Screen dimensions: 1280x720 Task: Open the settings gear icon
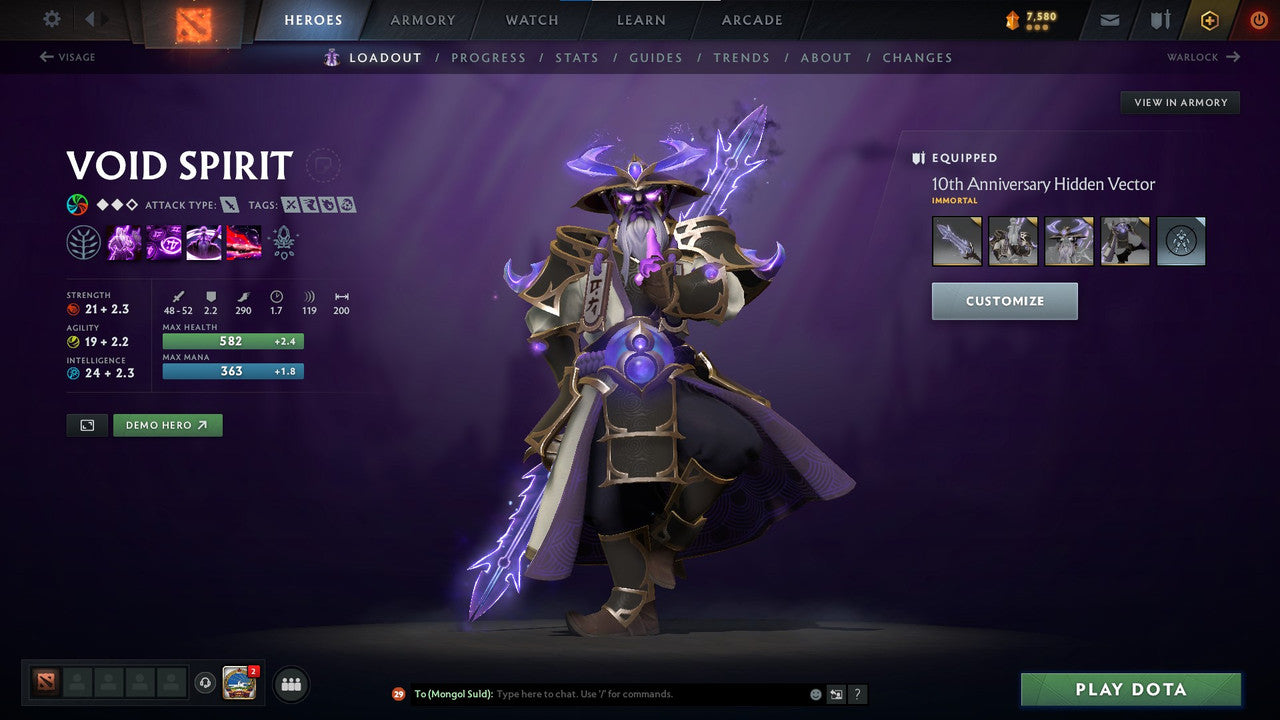click(51, 19)
